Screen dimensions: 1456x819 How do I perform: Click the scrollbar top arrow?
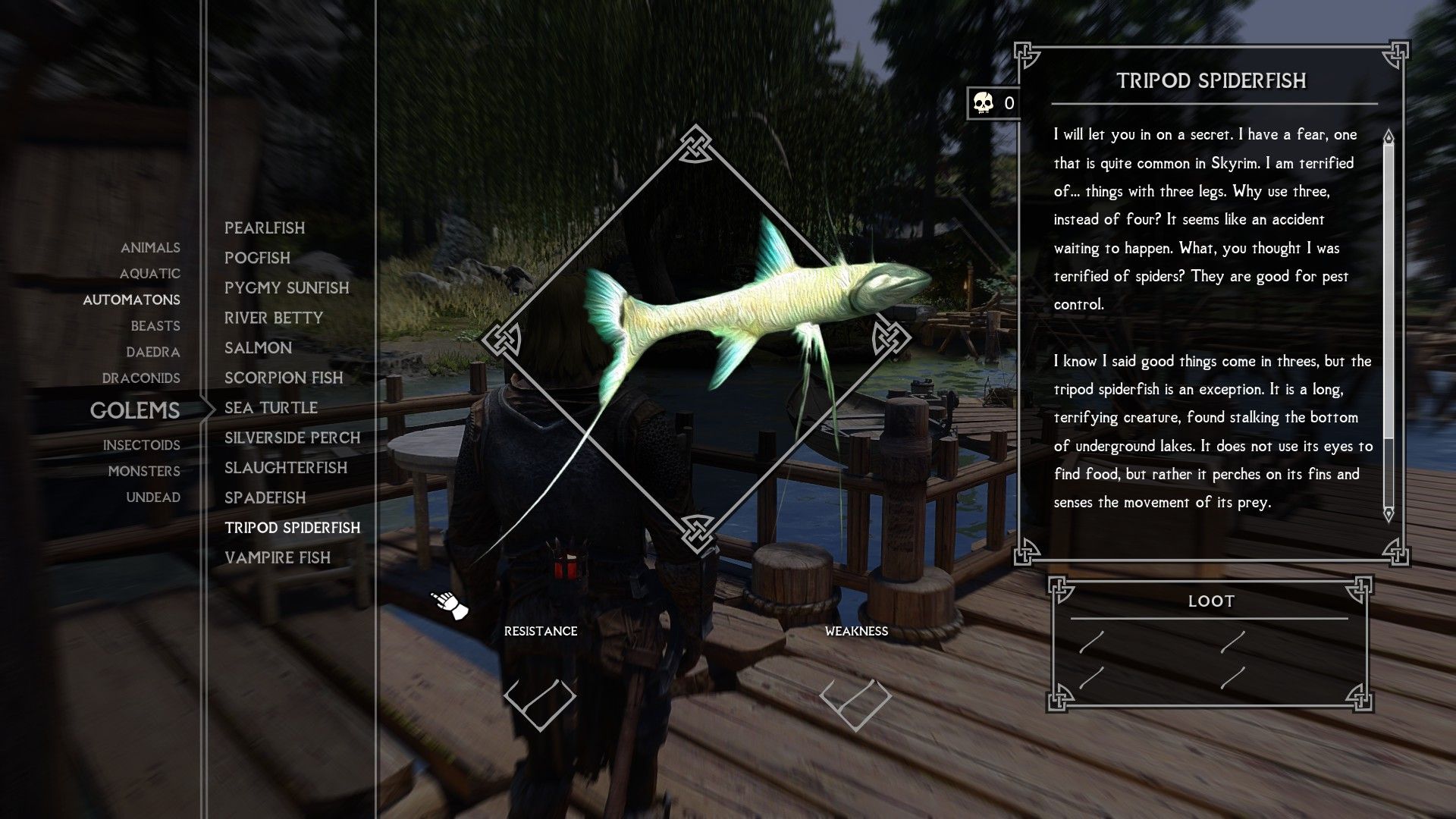click(1390, 136)
